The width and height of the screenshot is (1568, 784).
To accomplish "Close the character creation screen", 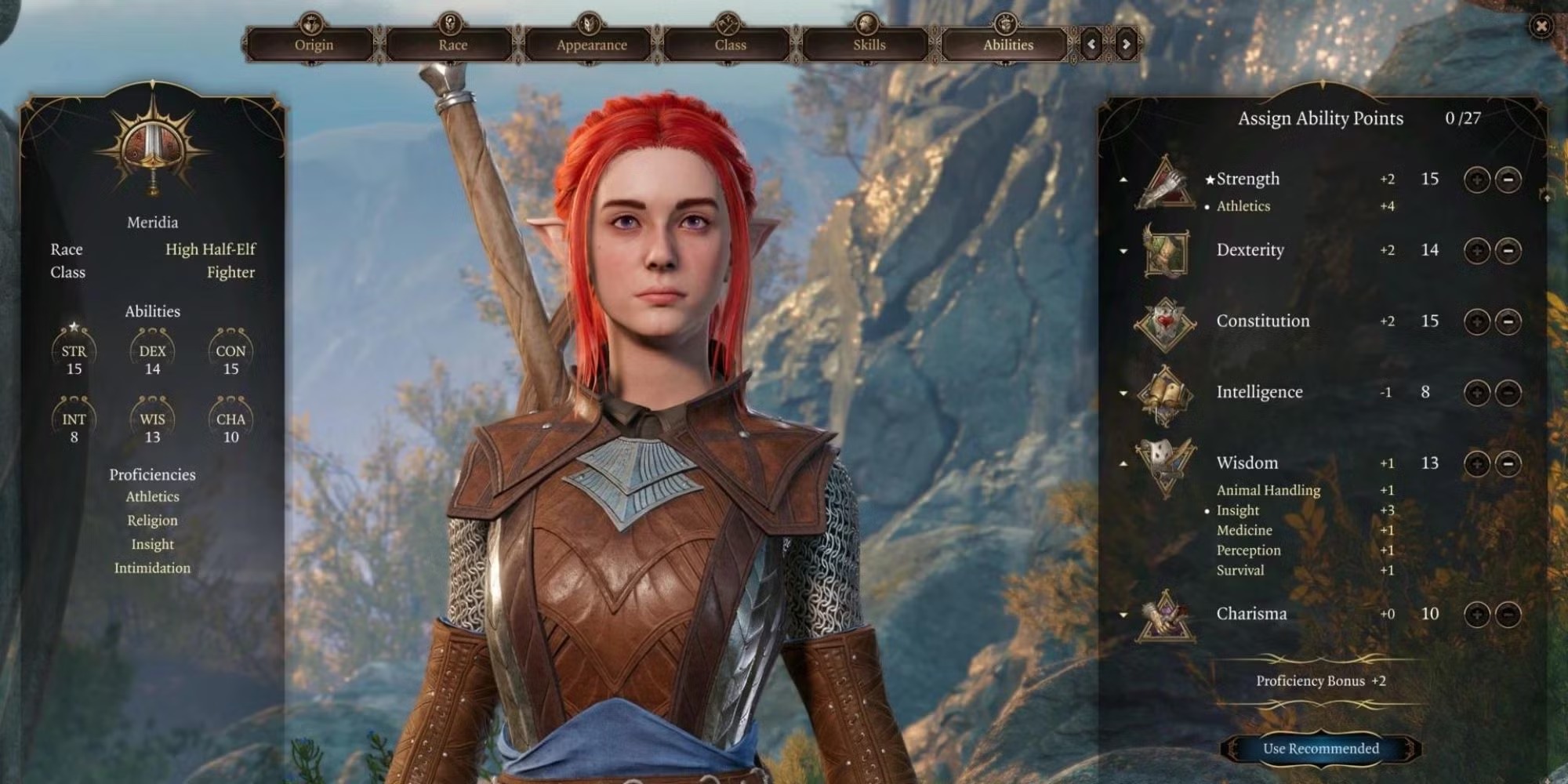I will 1541,27.
